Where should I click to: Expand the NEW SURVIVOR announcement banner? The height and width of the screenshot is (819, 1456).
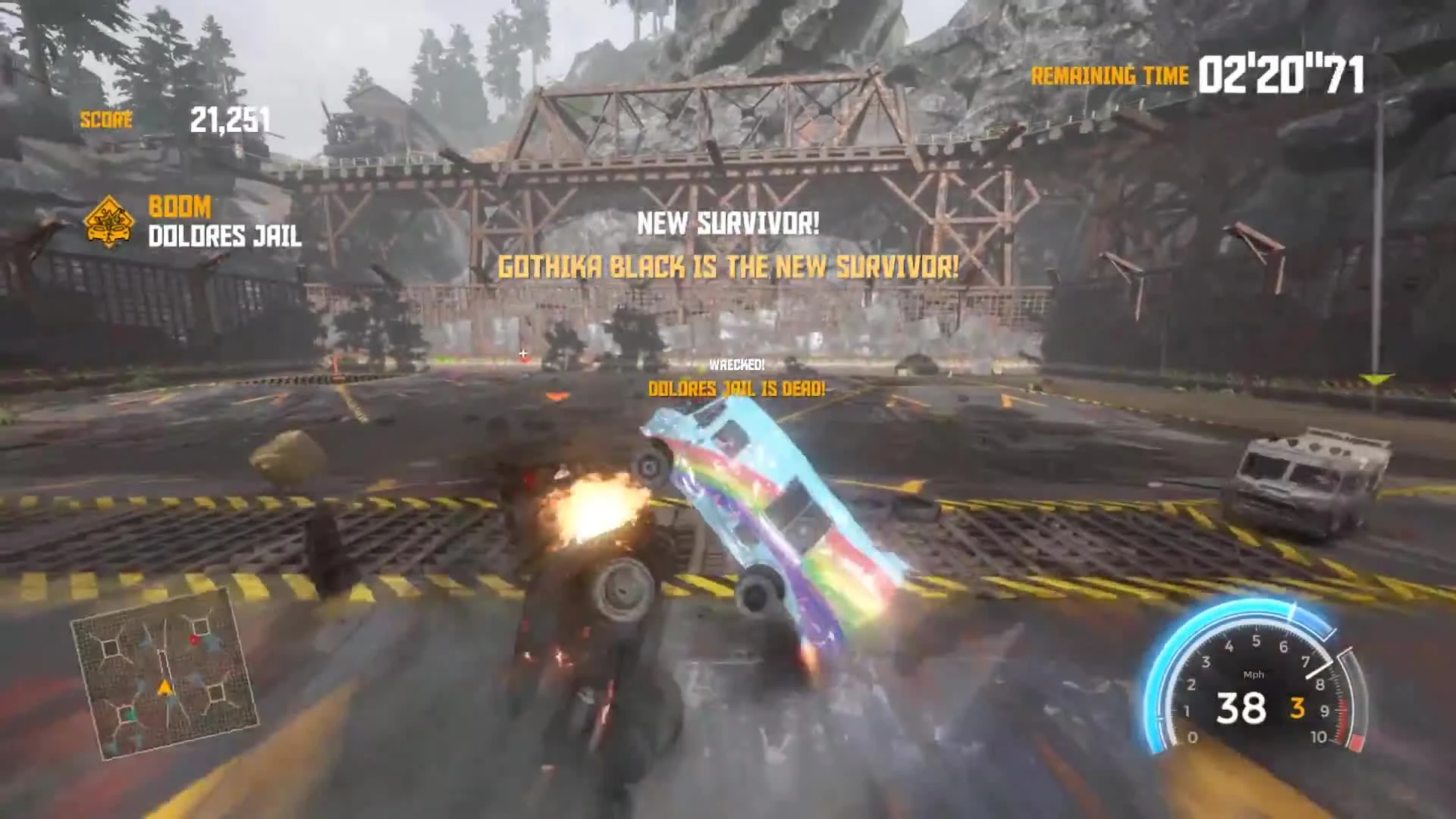click(x=728, y=223)
